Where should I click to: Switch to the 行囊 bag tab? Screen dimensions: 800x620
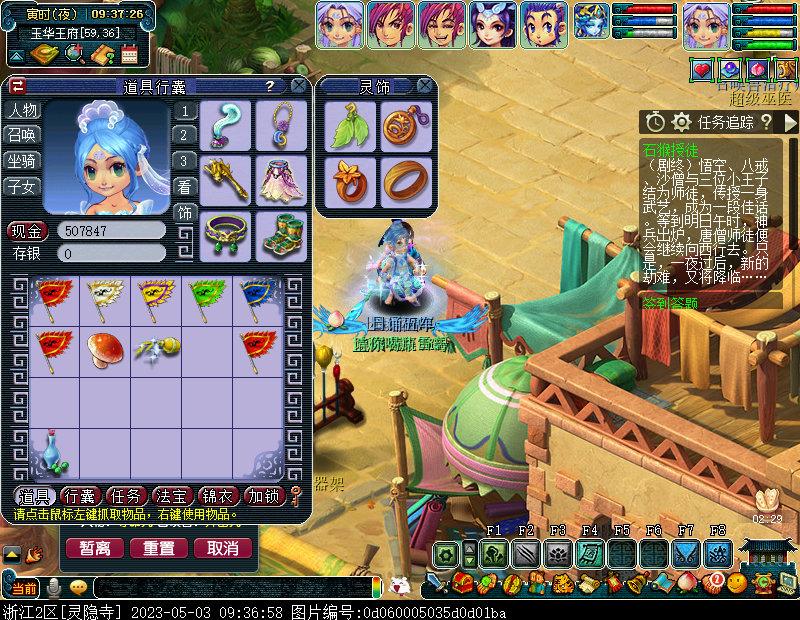(x=80, y=495)
